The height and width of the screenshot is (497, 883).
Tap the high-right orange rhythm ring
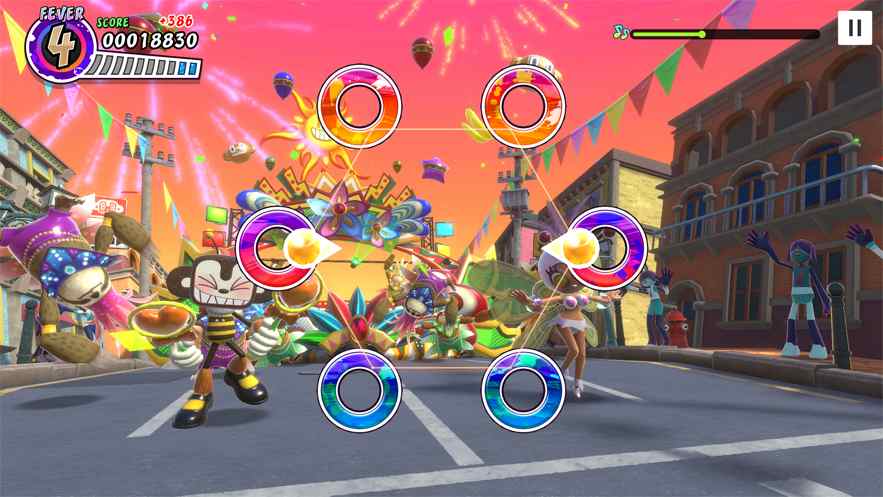click(523, 106)
